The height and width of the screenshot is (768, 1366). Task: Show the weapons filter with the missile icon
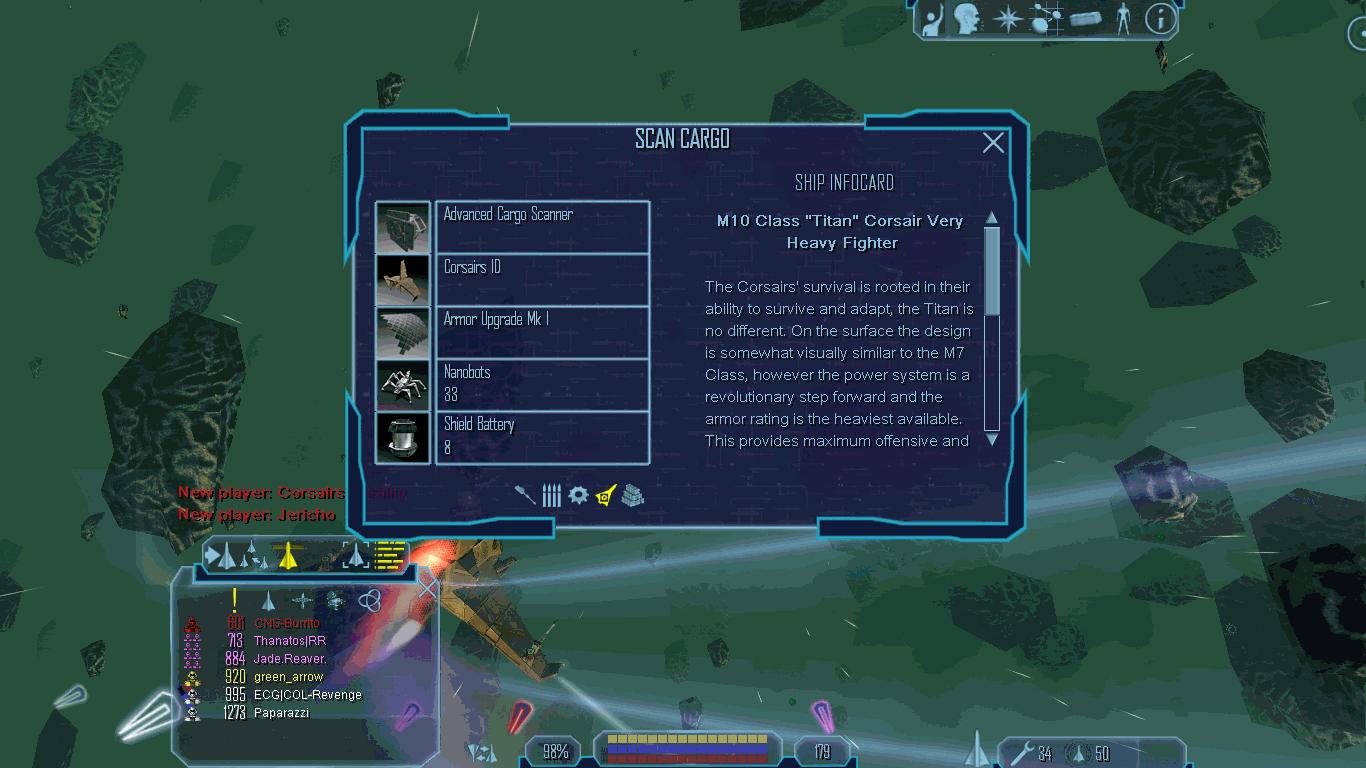pyautogui.click(x=525, y=494)
